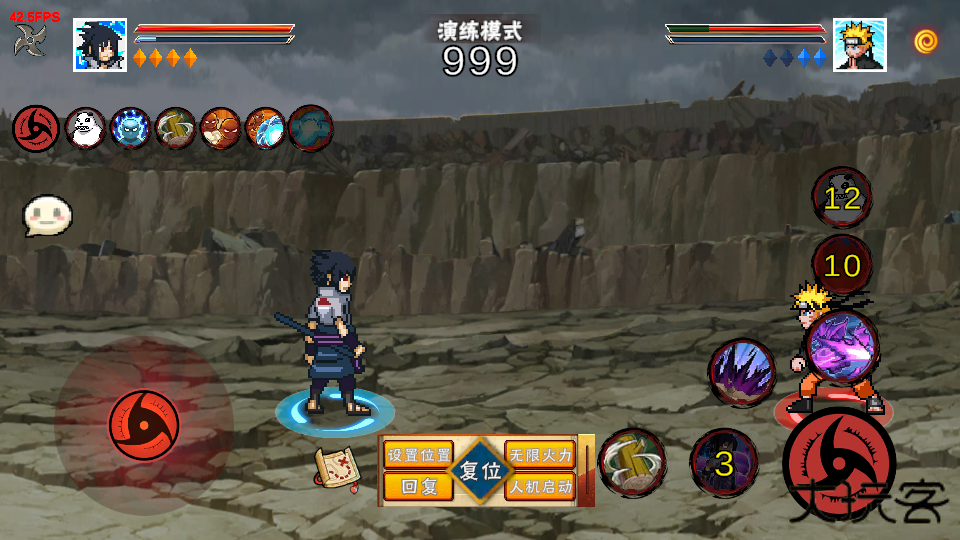
Task: Tap the skill on cooldown showing 3
Action: click(724, 463)
